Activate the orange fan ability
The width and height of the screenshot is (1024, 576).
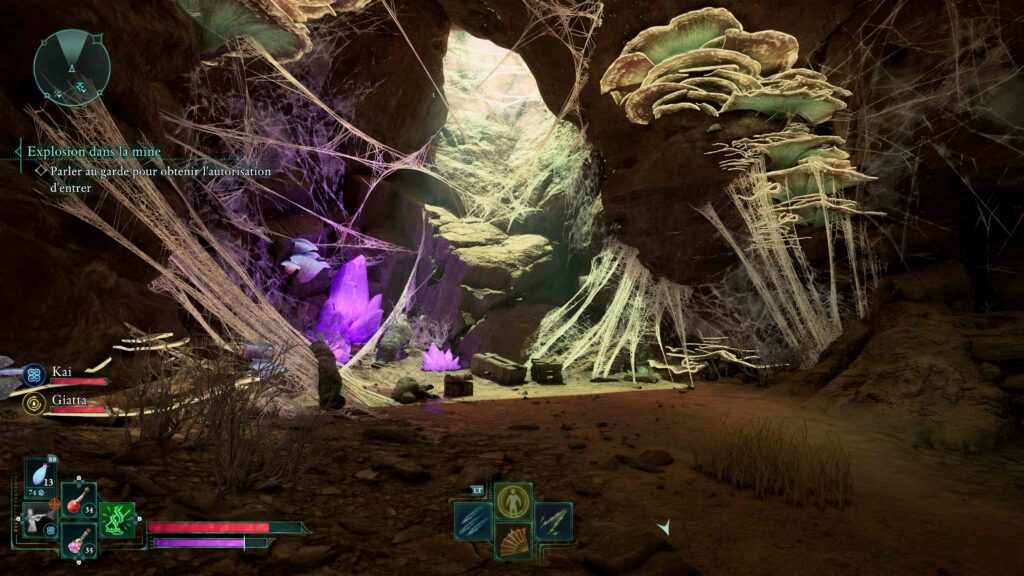click(513, 541)
